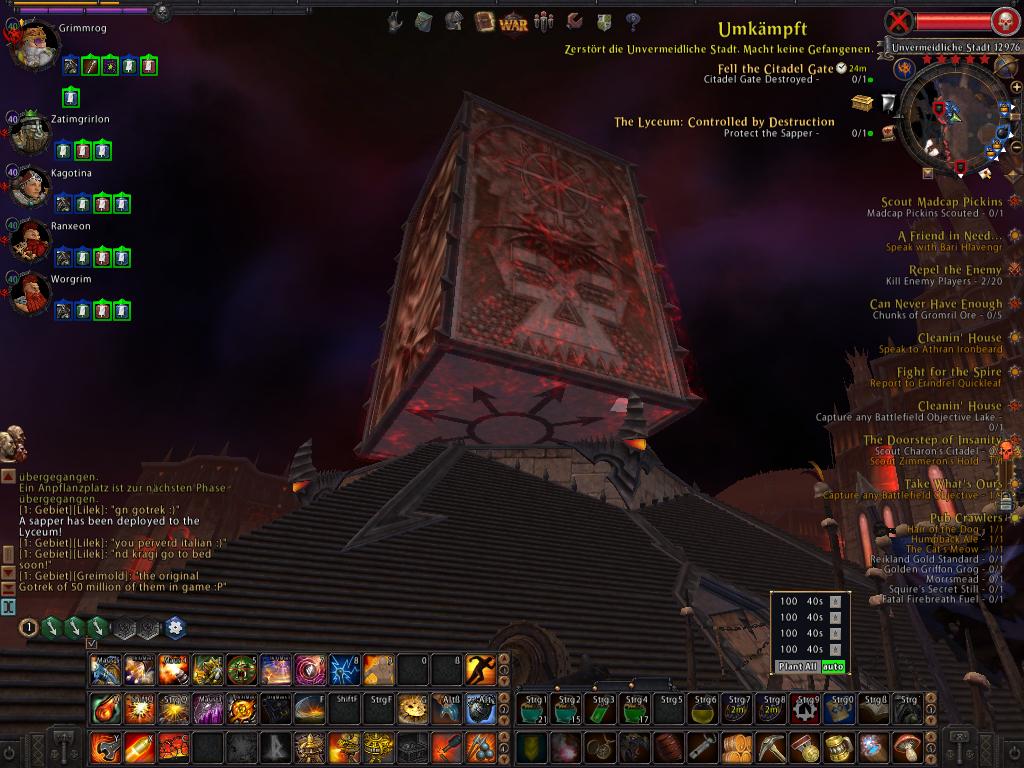Image resolution: width=1024 pixels, height=768 pixels.
Task: Target party member Worgrim's portrait
Action: 30,292
